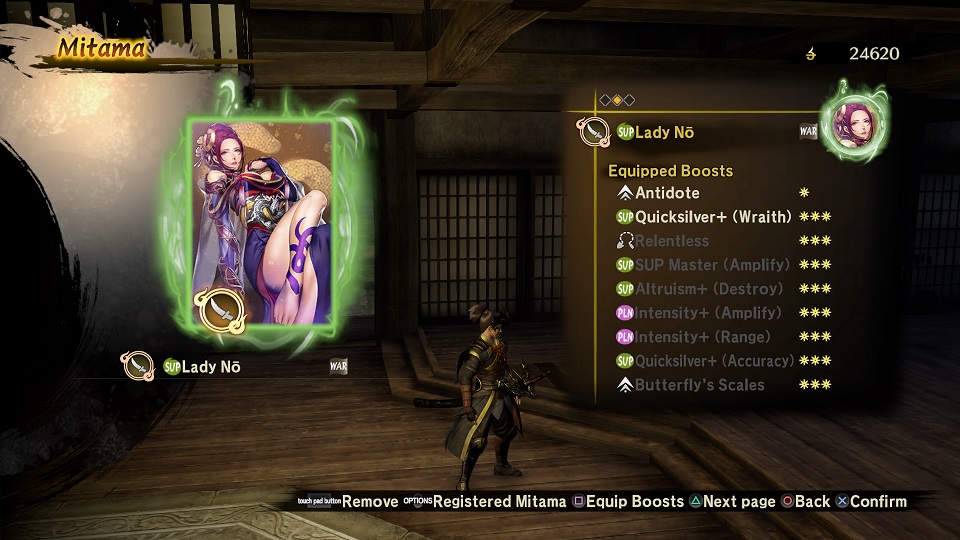Click the Lady Nō panel header name

coord(664,132)
